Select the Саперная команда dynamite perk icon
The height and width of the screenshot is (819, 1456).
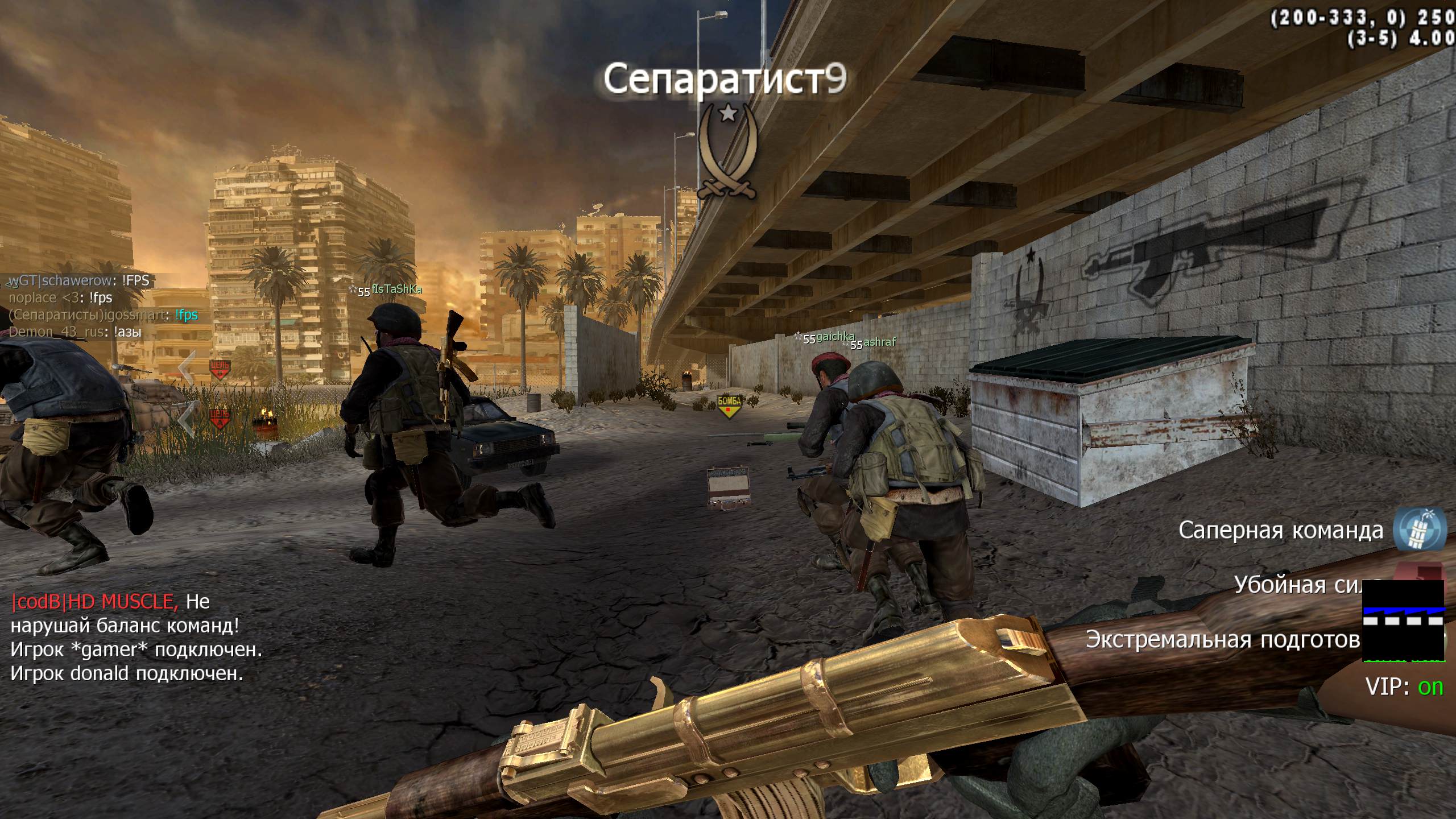(1420, 530)
